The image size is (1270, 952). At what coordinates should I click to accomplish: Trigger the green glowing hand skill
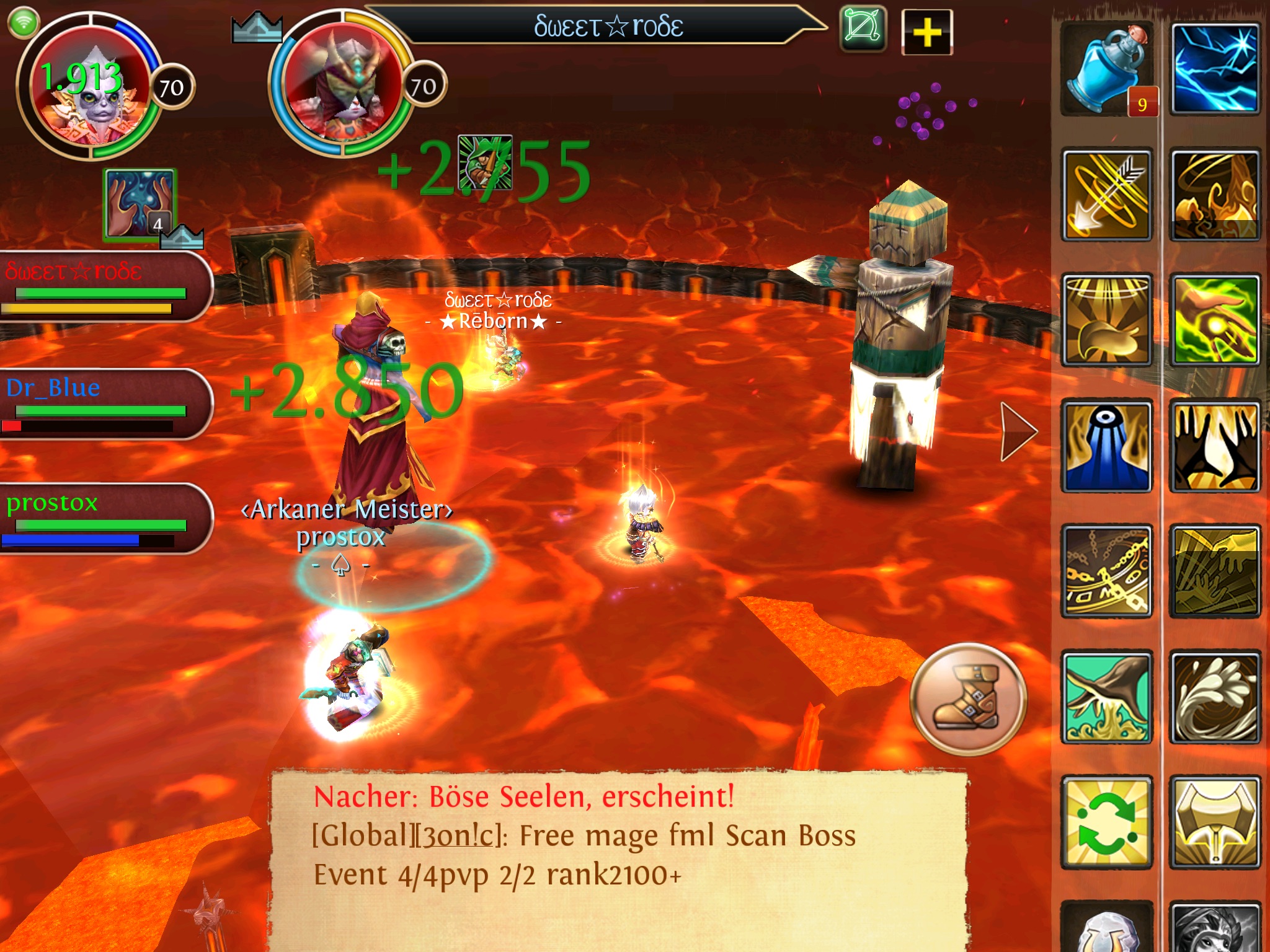click(1215, 320)
